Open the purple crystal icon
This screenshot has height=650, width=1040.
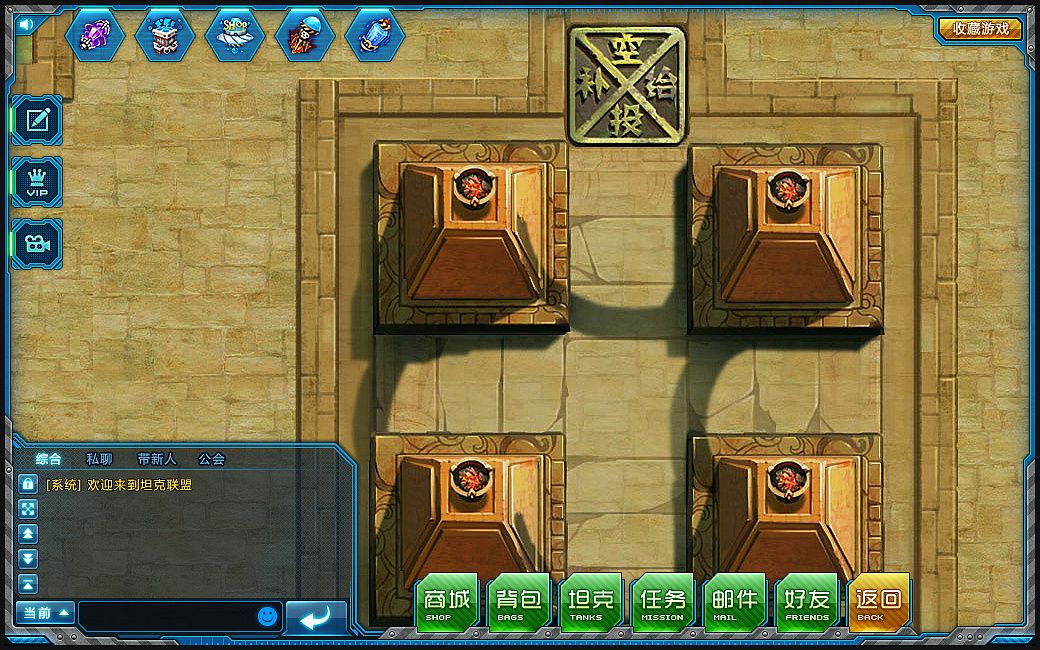click(x=95, y=35)
